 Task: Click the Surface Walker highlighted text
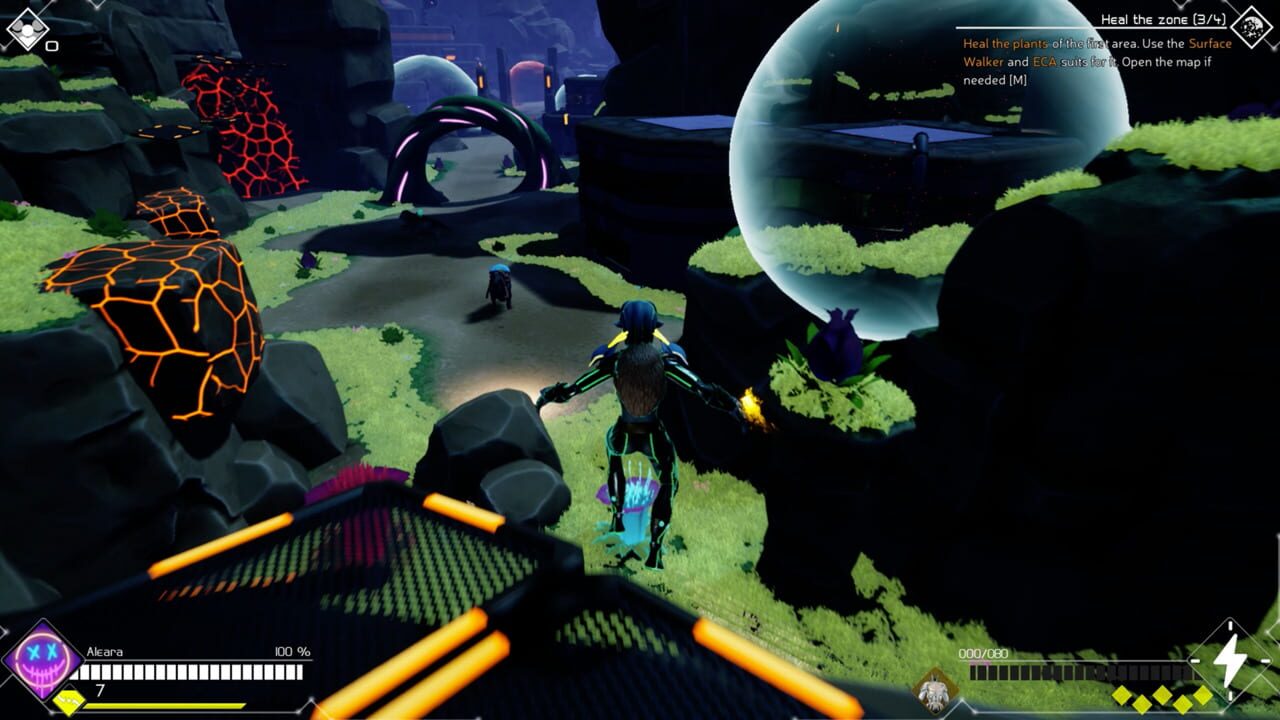click(1208, 44)
